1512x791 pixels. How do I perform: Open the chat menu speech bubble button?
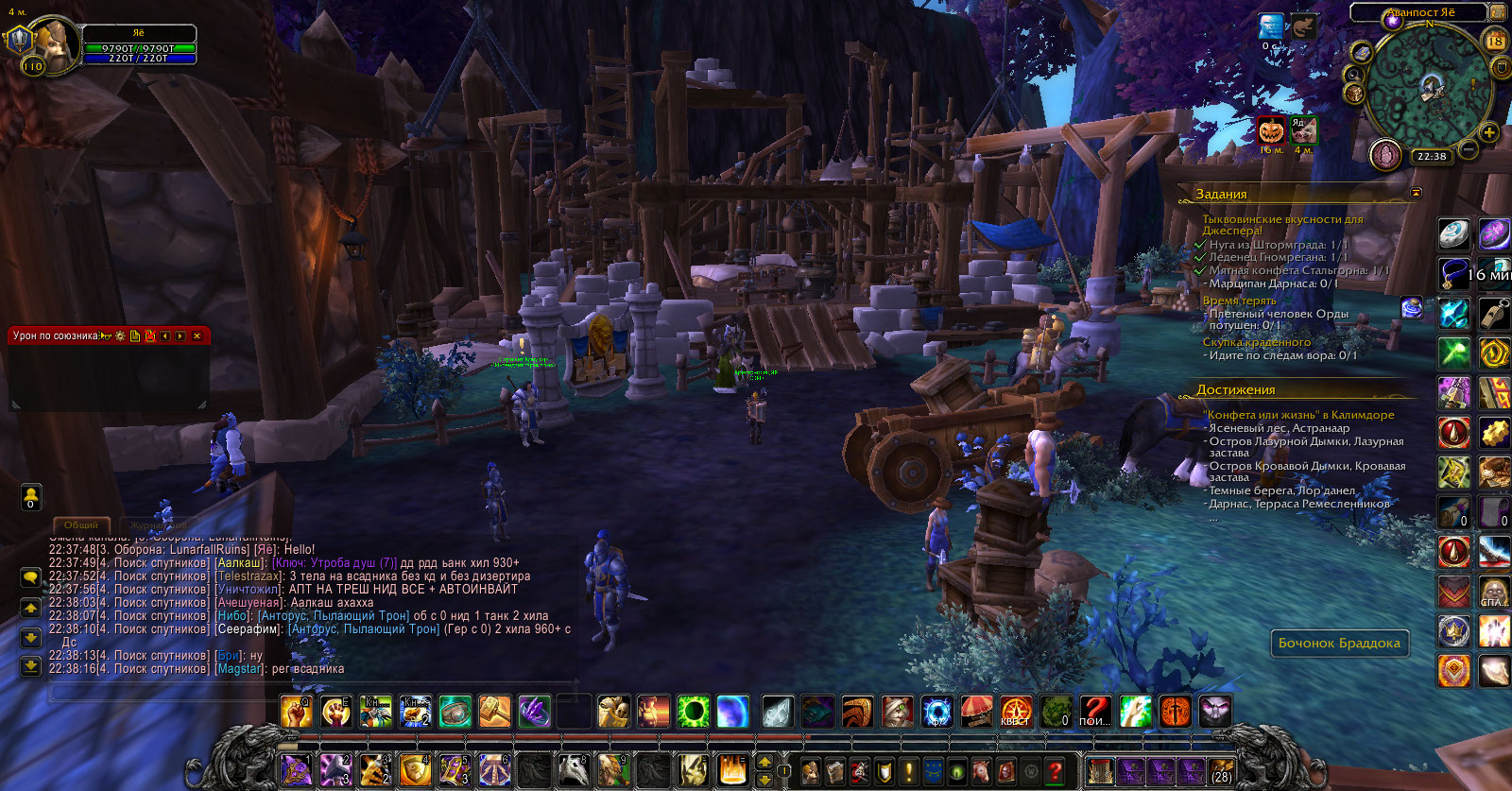(x=30, y=576)
